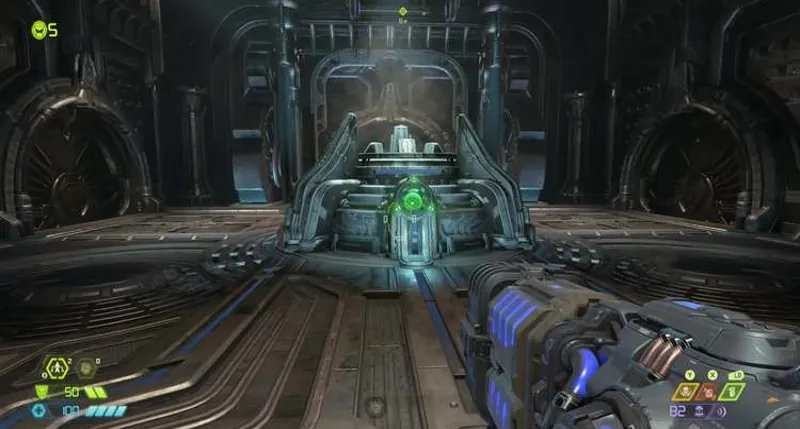Activate the yellow chainsaw icon
The height and width of the screenshot is (429, 800).
coord(687,392)
